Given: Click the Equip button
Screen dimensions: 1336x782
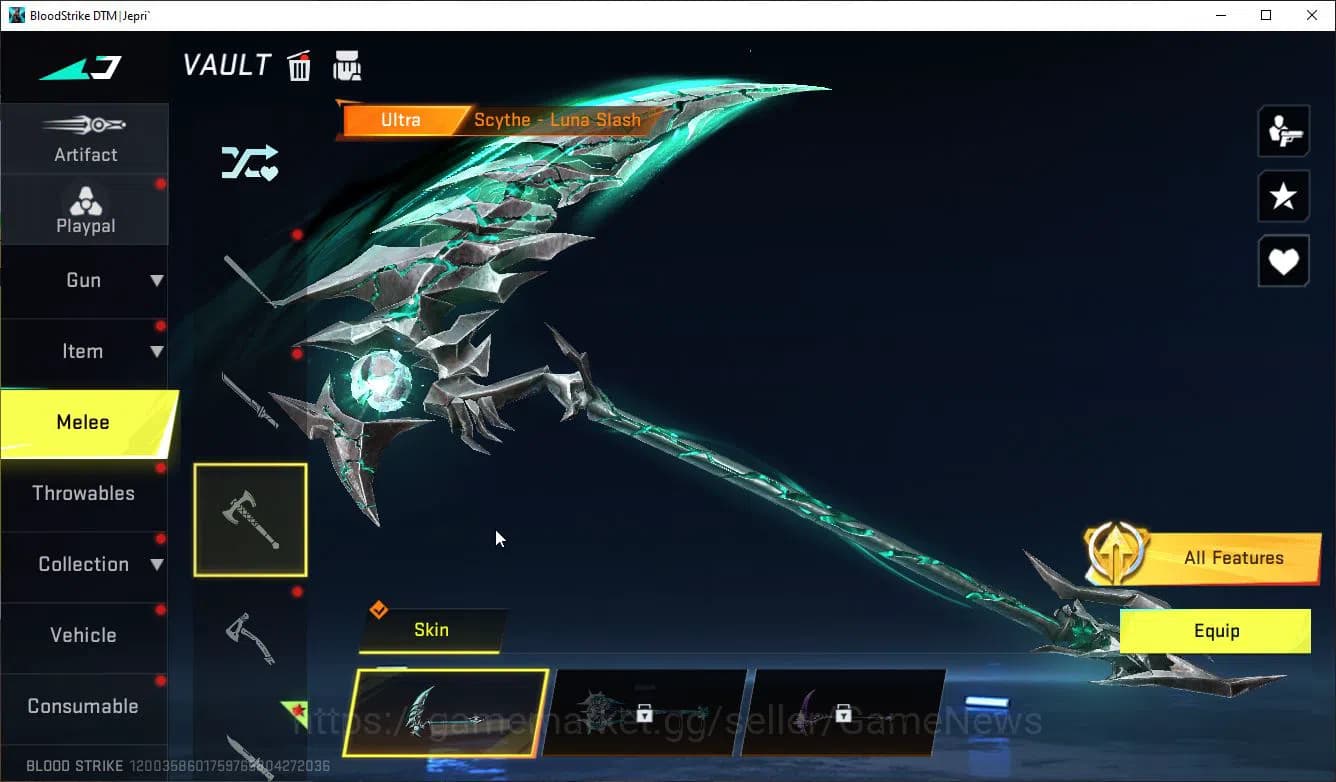Looking at the screenshot, I should pyautogui.click(x=1215, y=631).
